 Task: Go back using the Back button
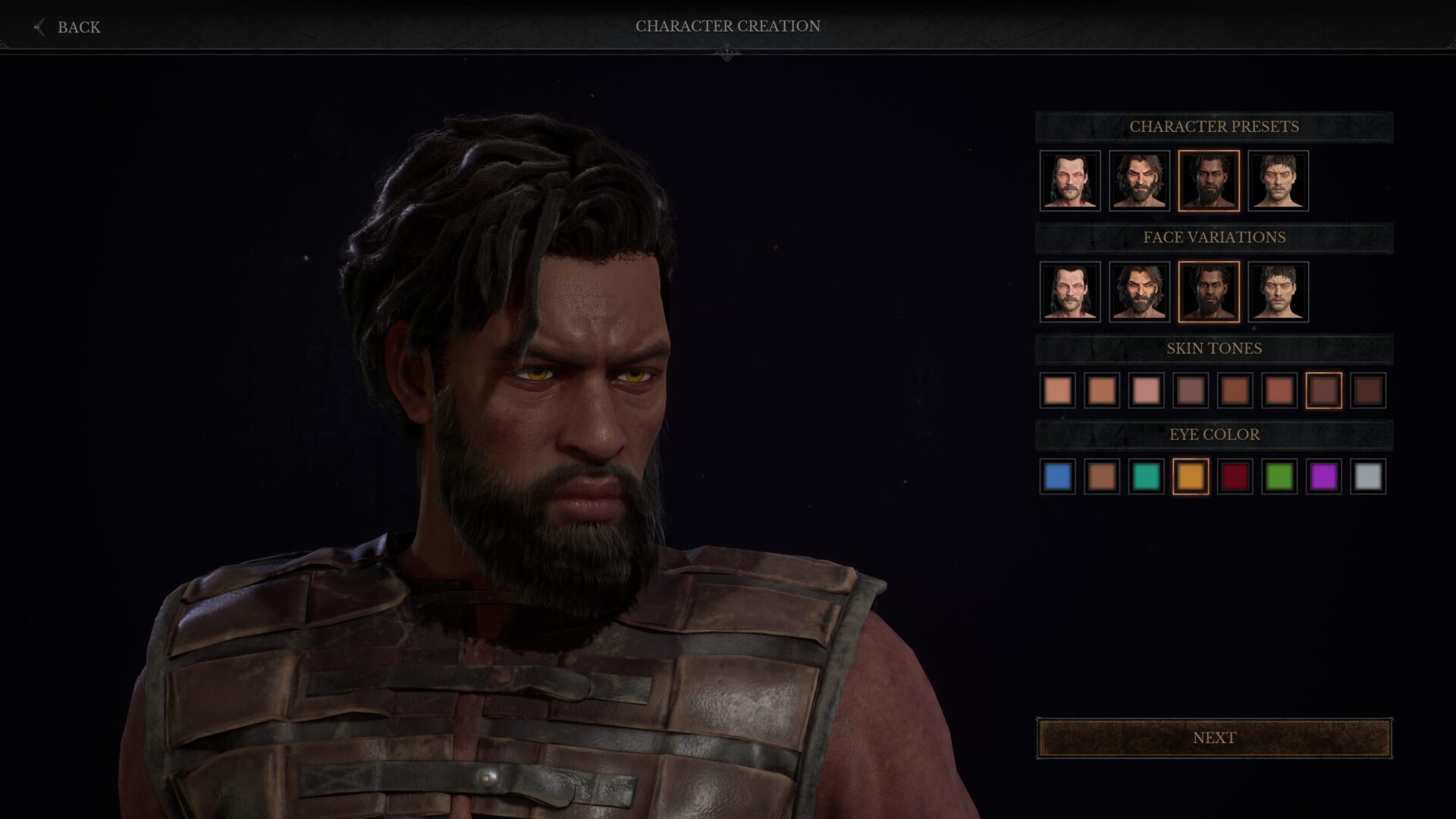(68, 27)
